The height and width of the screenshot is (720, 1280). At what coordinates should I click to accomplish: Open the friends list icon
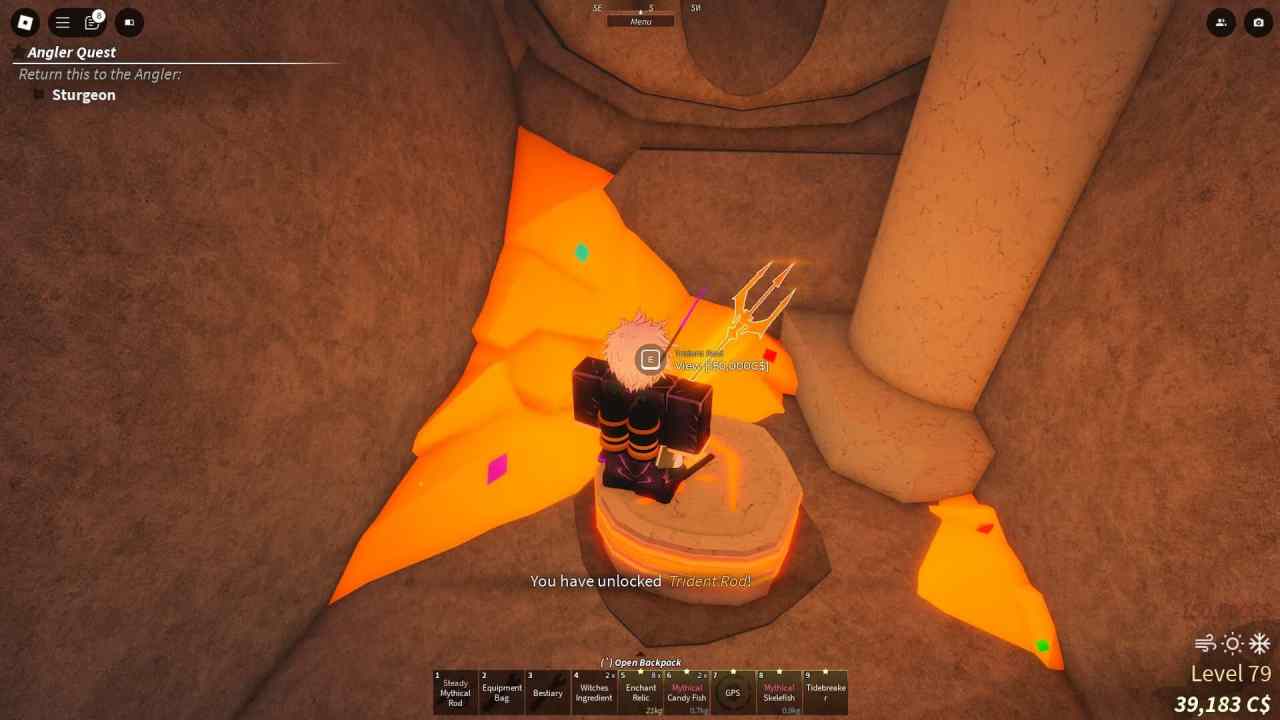(1221, 22)
